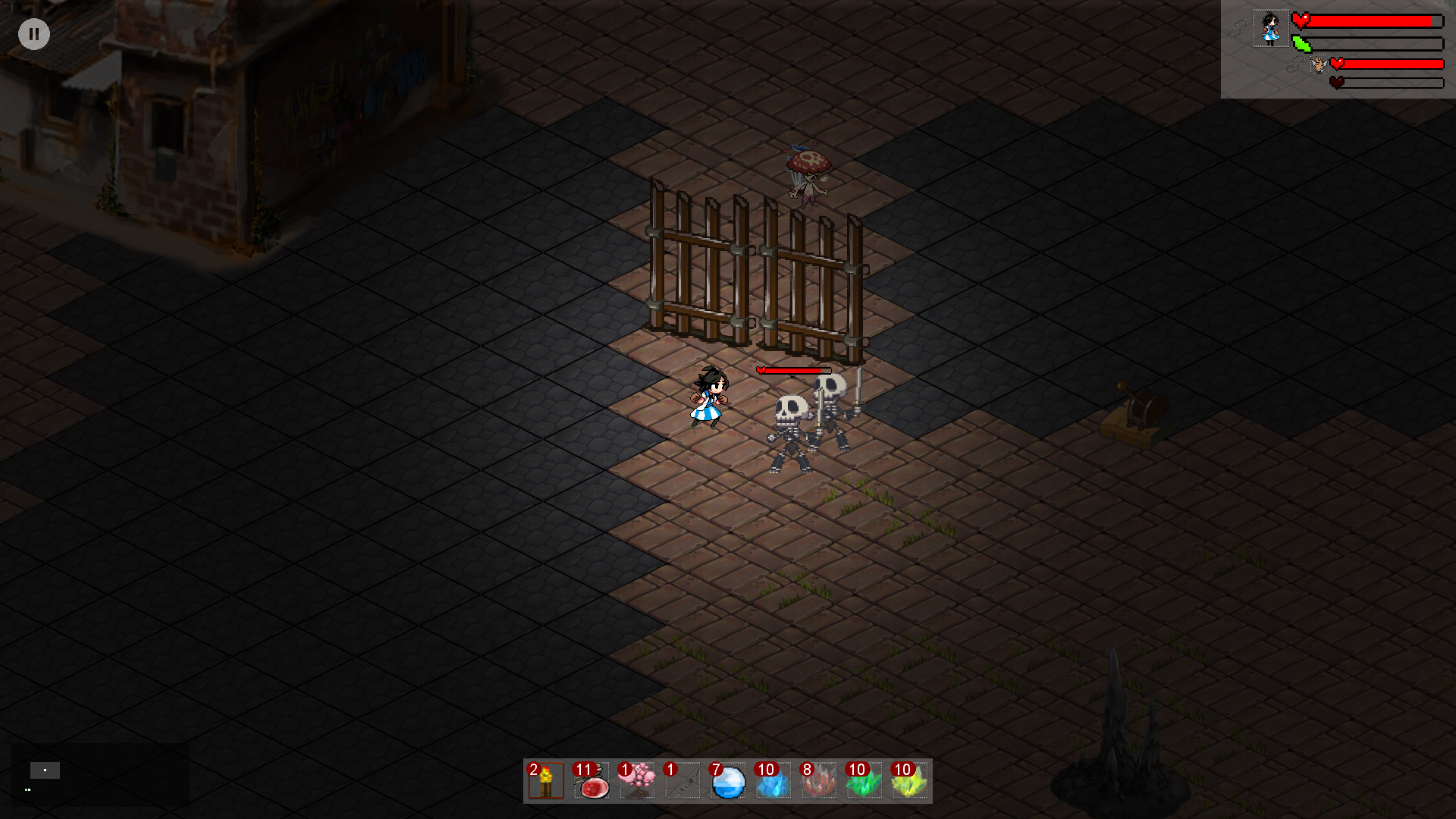Open the minimap panel

point(100,775)
